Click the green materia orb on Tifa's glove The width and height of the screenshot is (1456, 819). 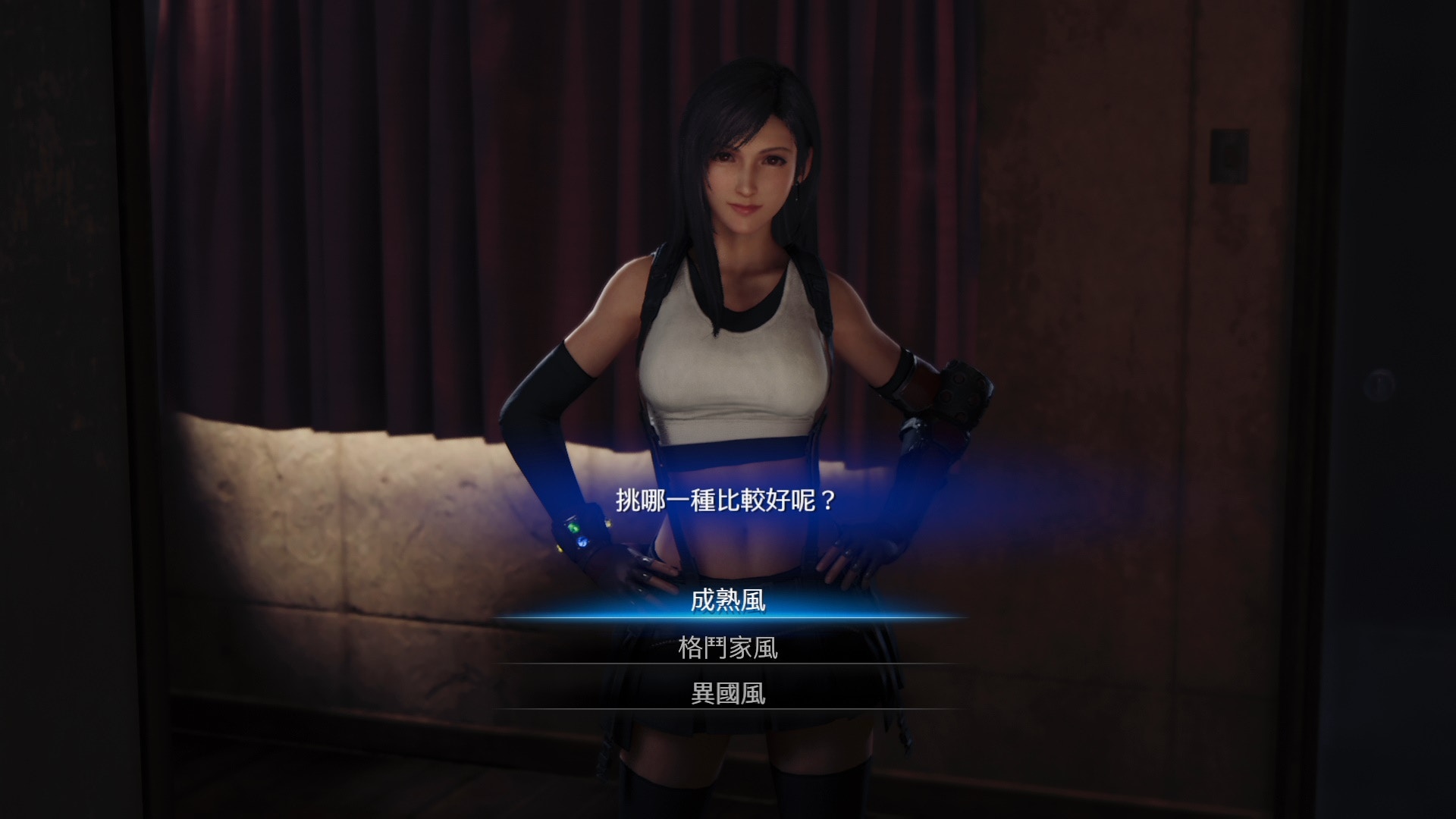pos(574,529)
